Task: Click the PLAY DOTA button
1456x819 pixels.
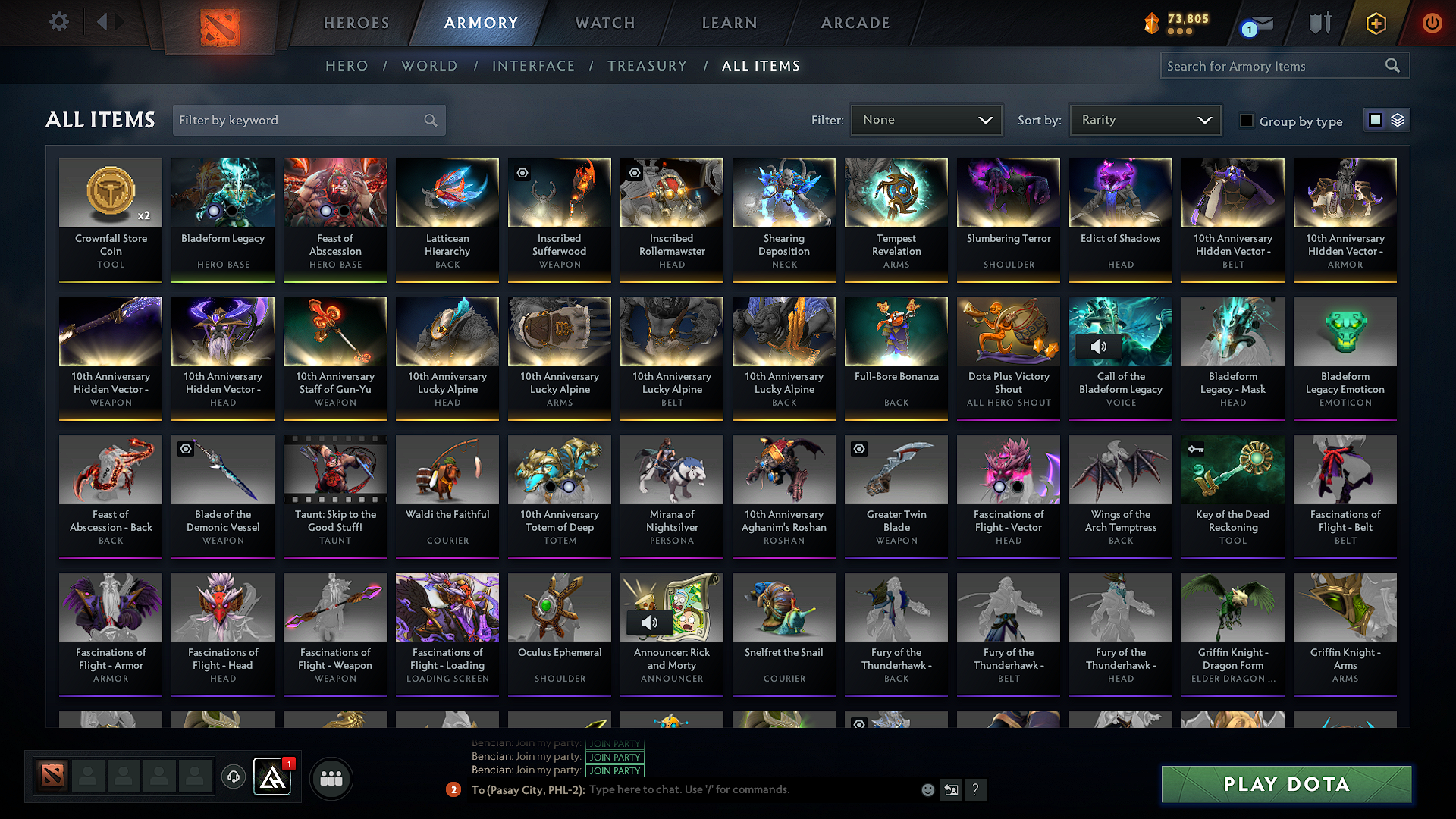Action: [x=1285, y=785]
